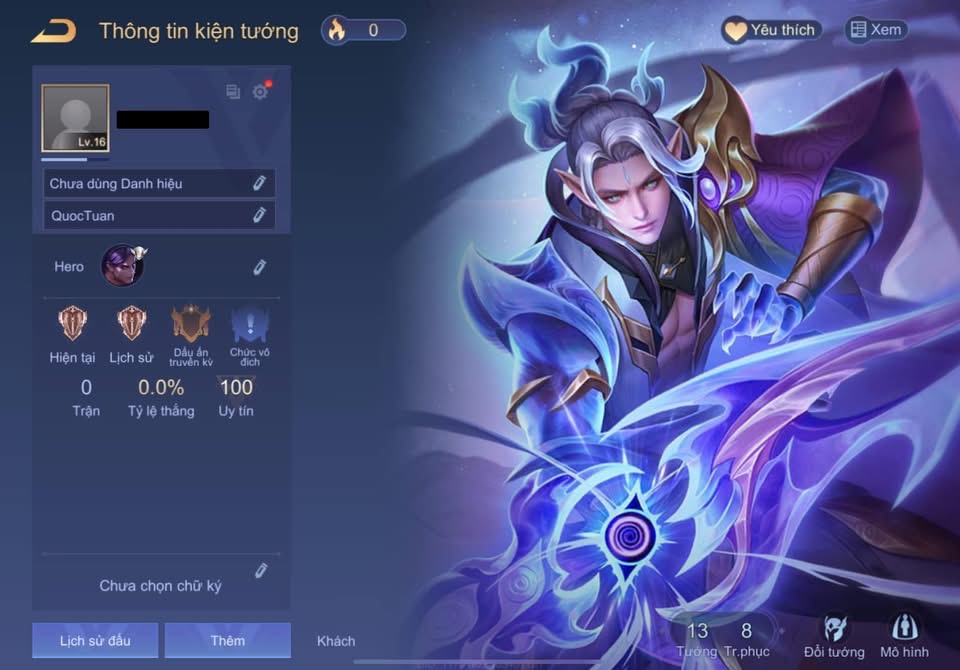Open the Thêm button
Screen dimensions: 960x670
click(227, 640)
